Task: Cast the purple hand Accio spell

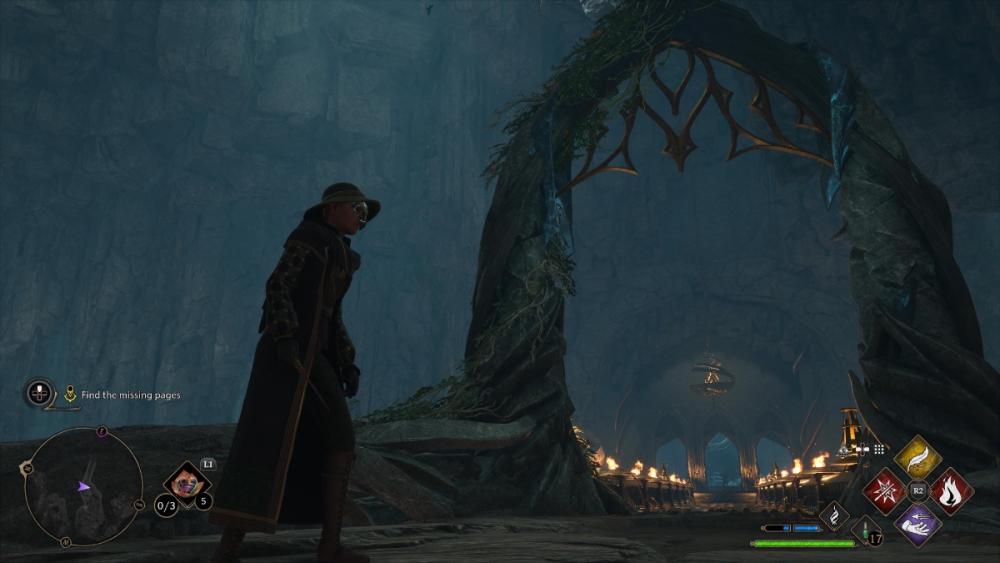Action: (917, 524)
